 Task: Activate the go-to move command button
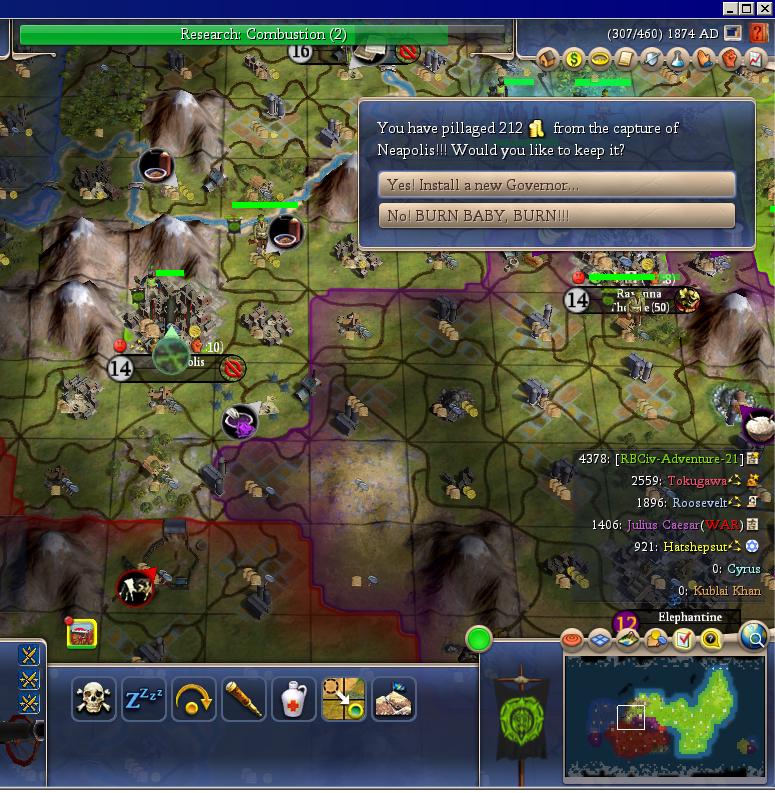[344, 699]
